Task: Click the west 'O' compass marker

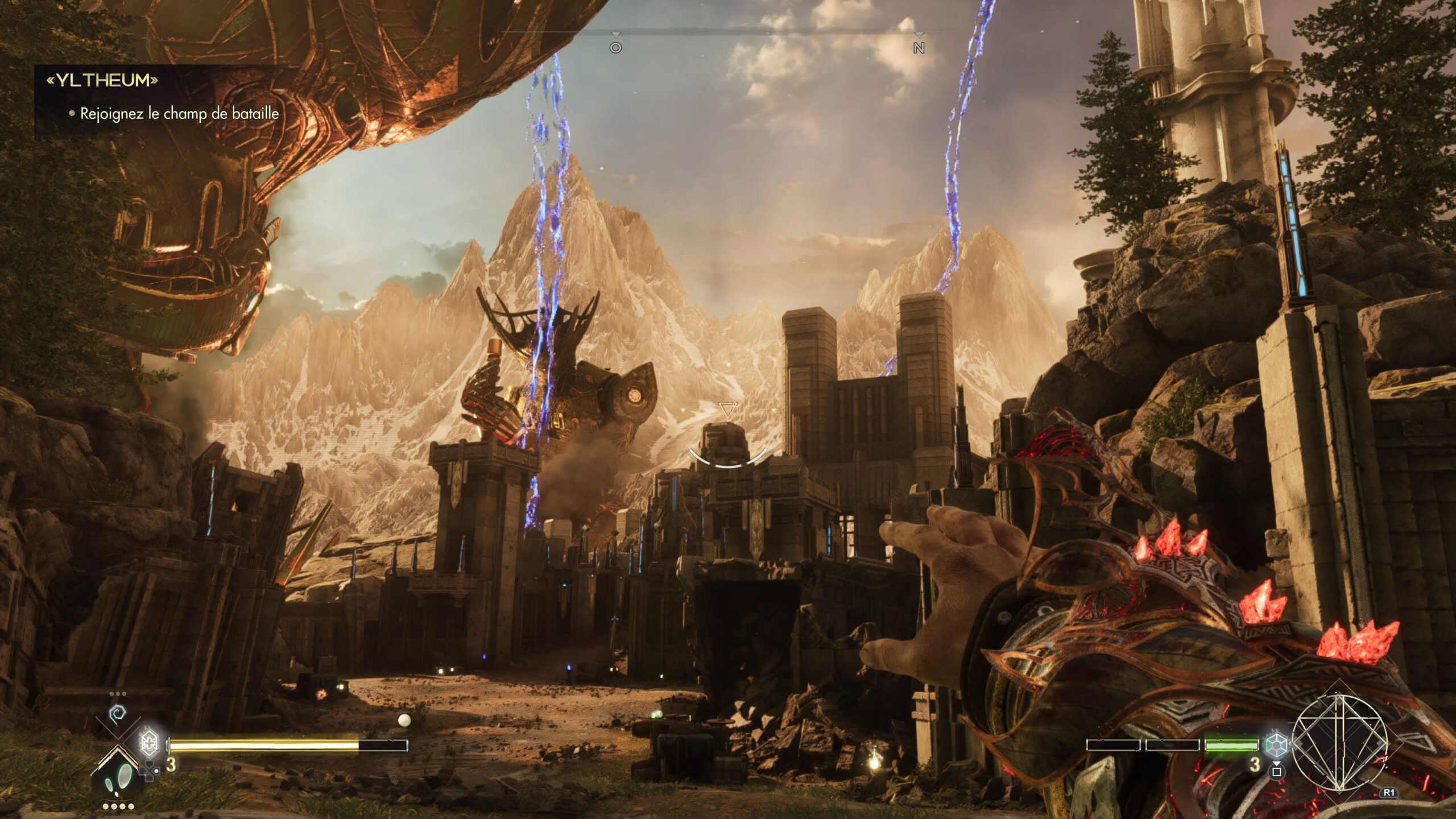Action: pyautogui.click(x=615, y=48)
